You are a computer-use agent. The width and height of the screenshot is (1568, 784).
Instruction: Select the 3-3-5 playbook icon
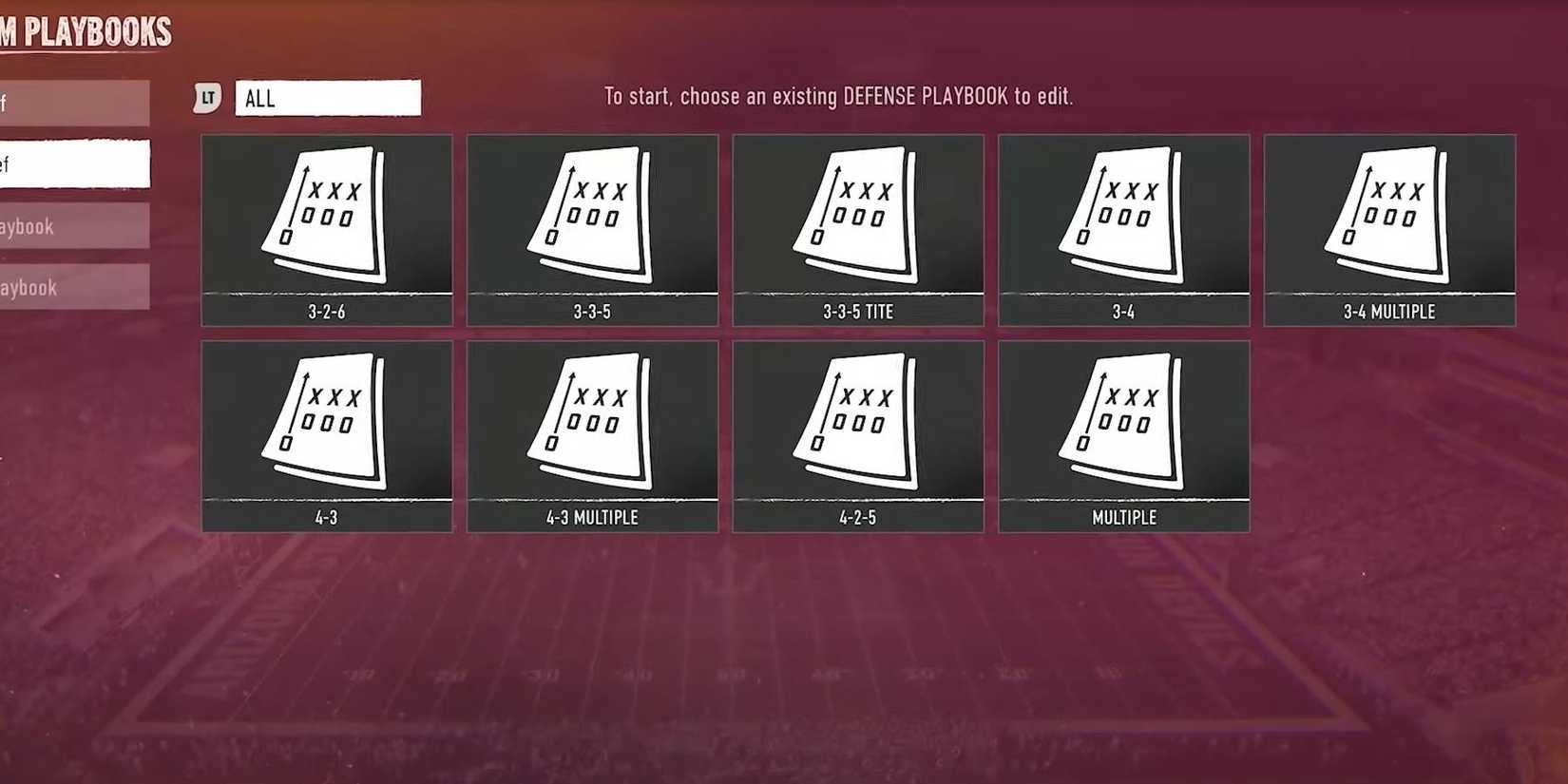pyautogui.click(x=592, y=228)
